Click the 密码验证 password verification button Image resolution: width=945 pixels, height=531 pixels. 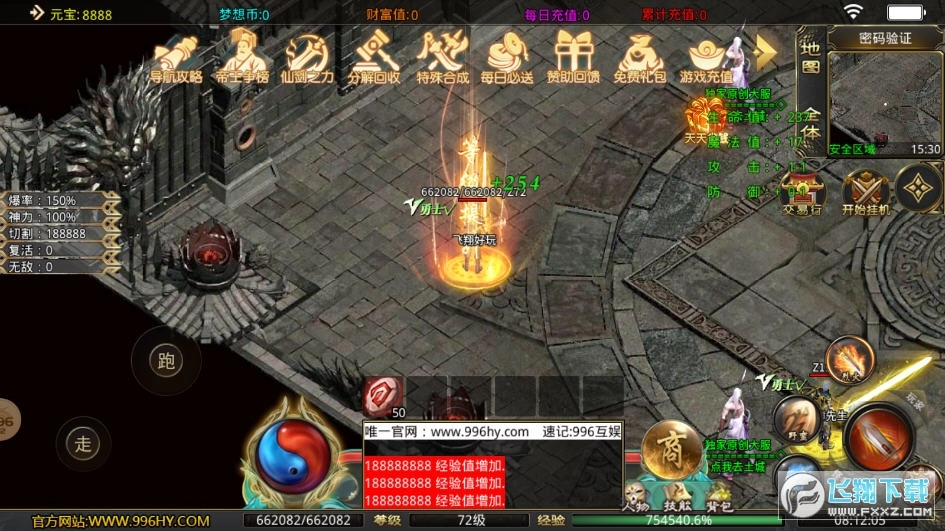(x=885, y=38)
